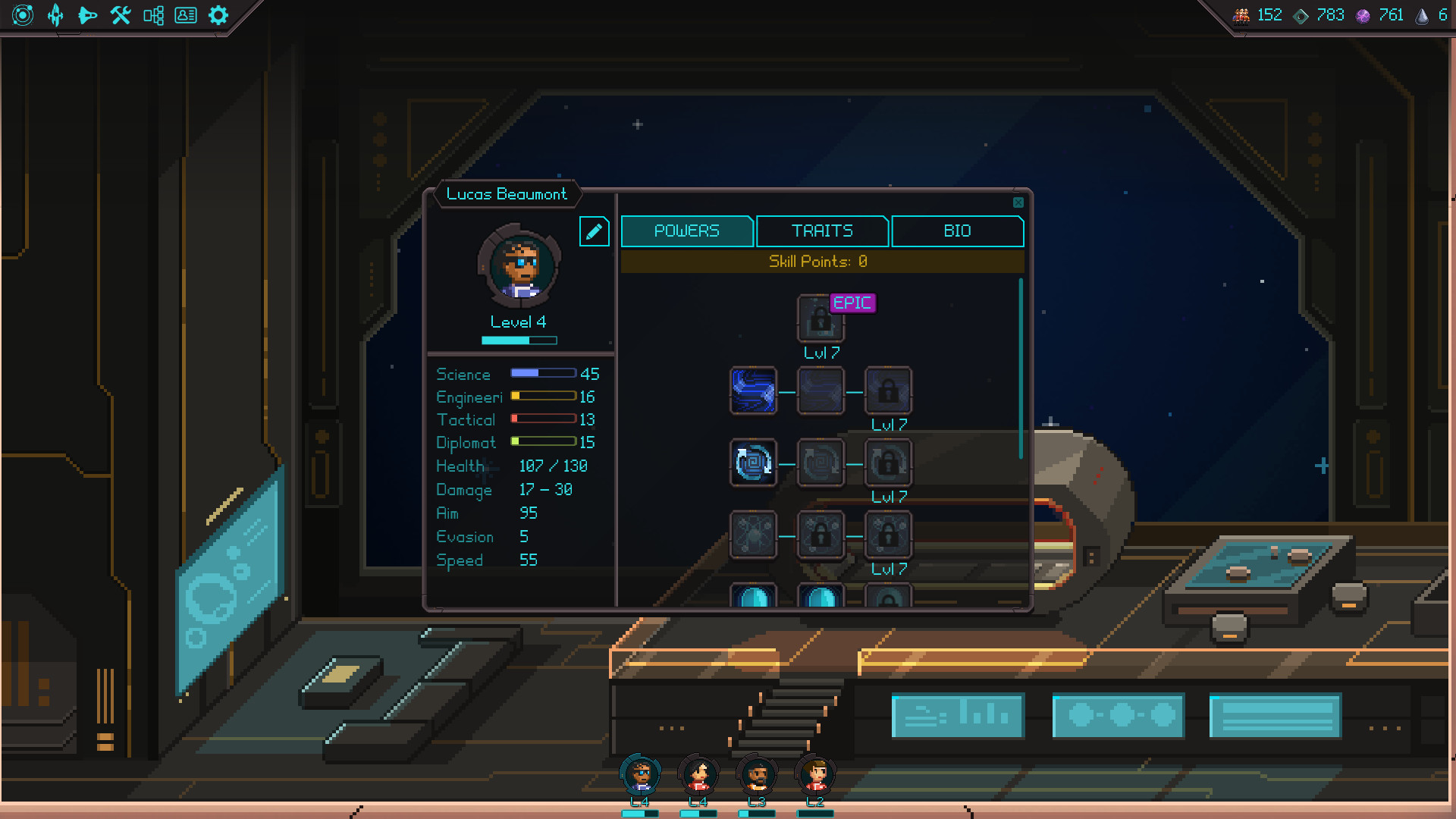Select the POWERS tab
Screen dimensions: 1456x819
pyautogui.click(x=687, y=231)
